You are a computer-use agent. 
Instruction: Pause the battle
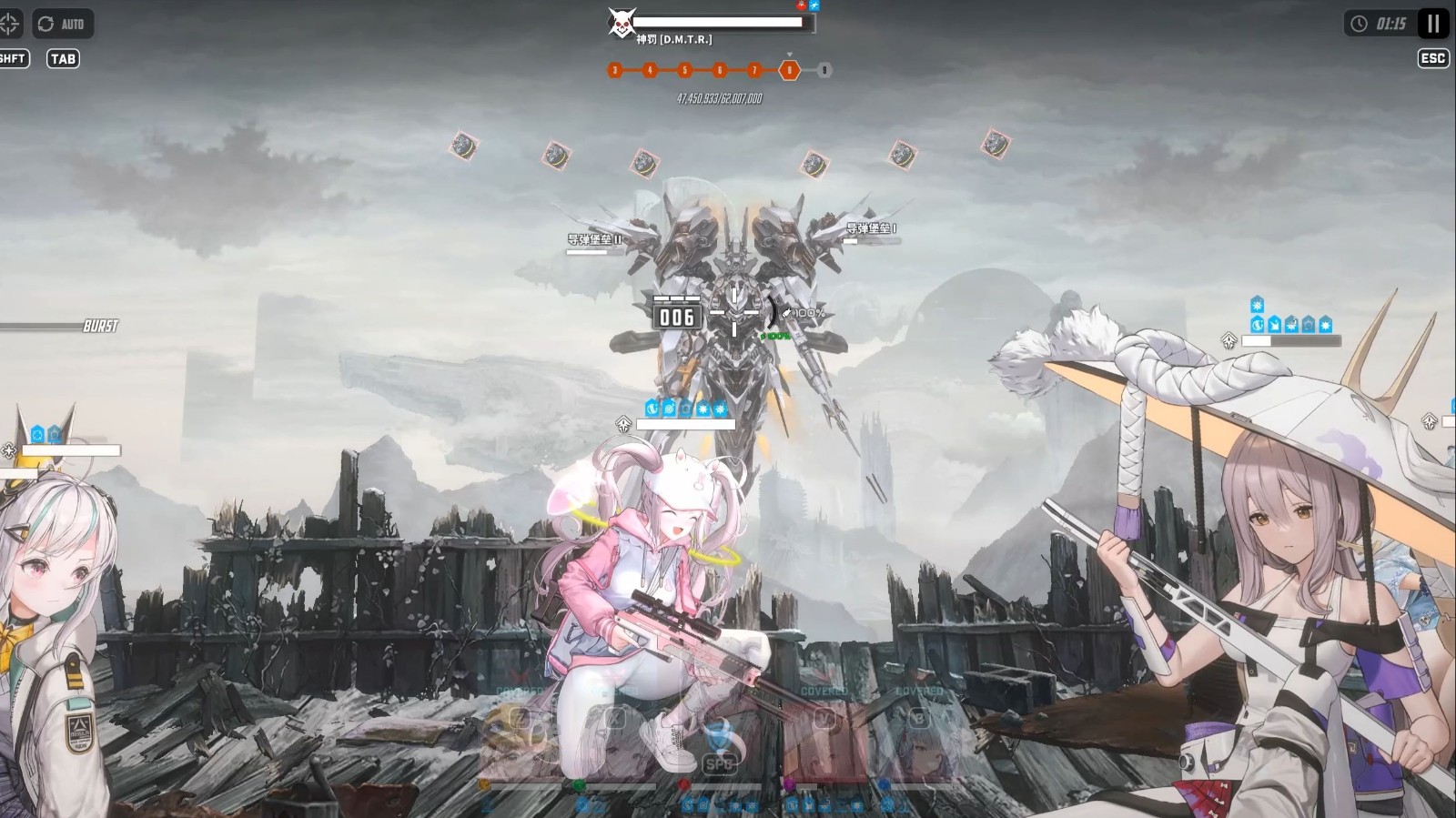point(1433,24)
